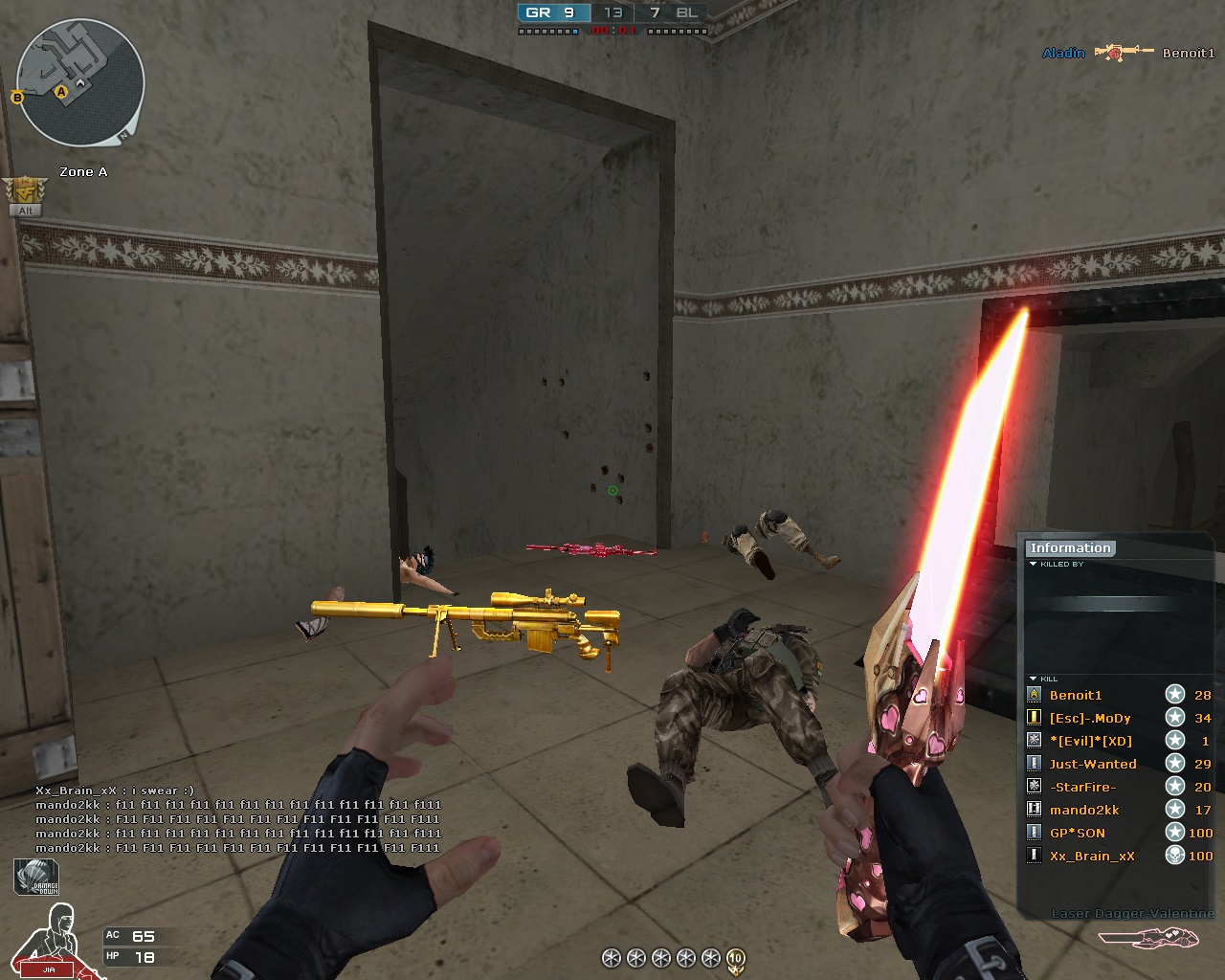The height and width of the screenshot is (980, 1225).
Task: Collapse the KILL section triangle
Action: pos(1032,678)
